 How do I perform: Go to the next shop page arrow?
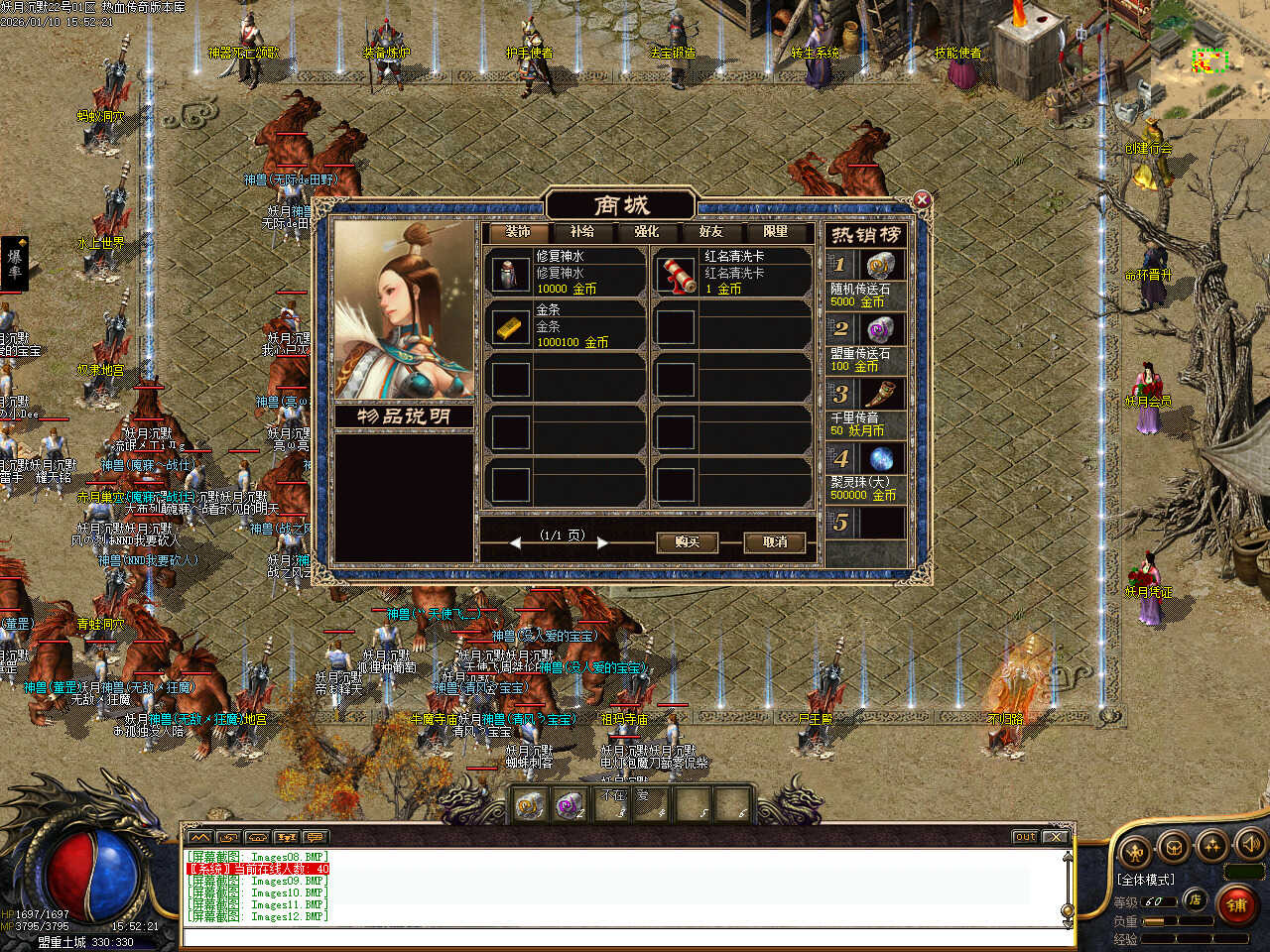click(602, 542)
